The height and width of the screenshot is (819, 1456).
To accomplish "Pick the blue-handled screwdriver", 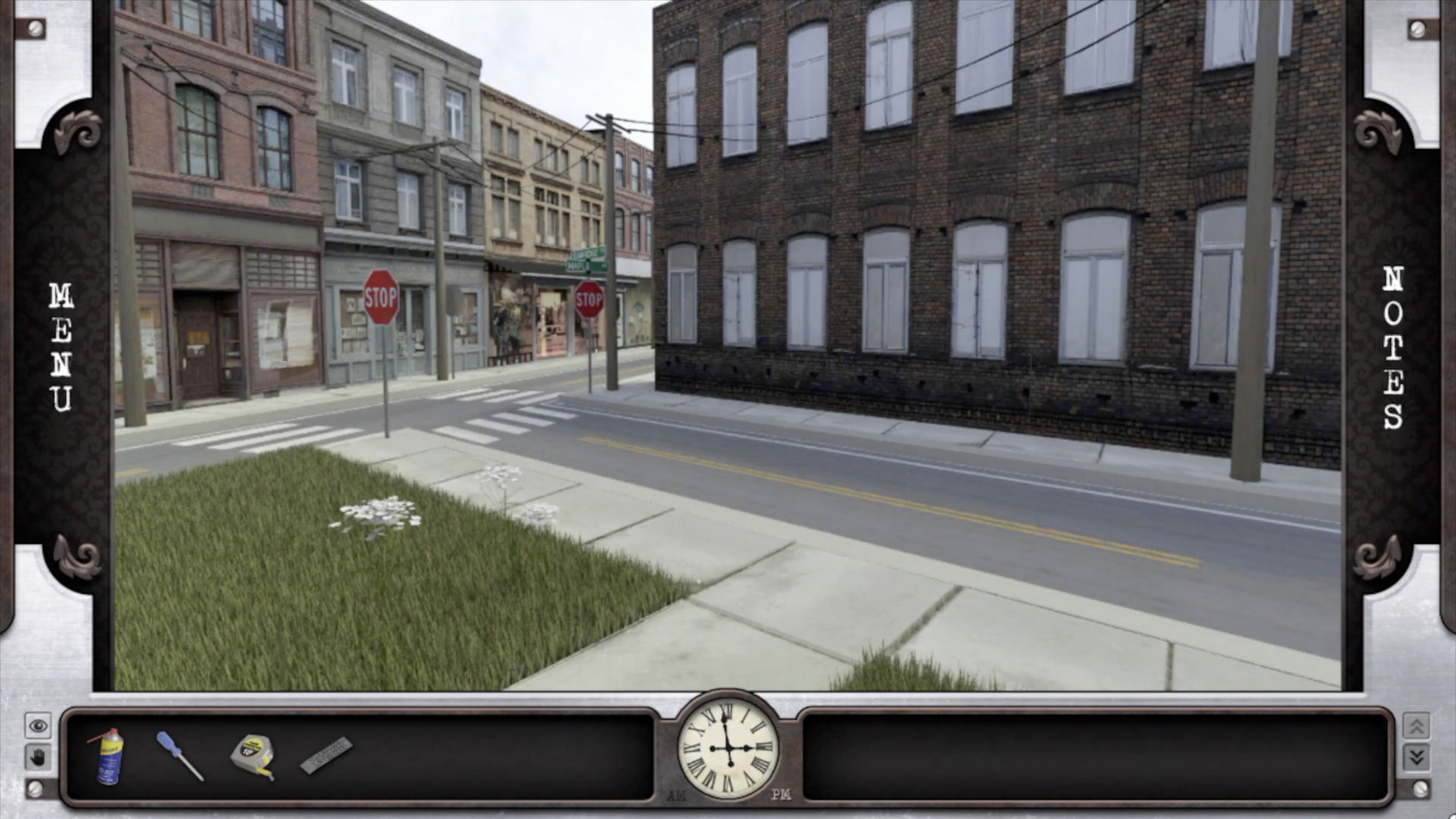I will tap(180, 755).
